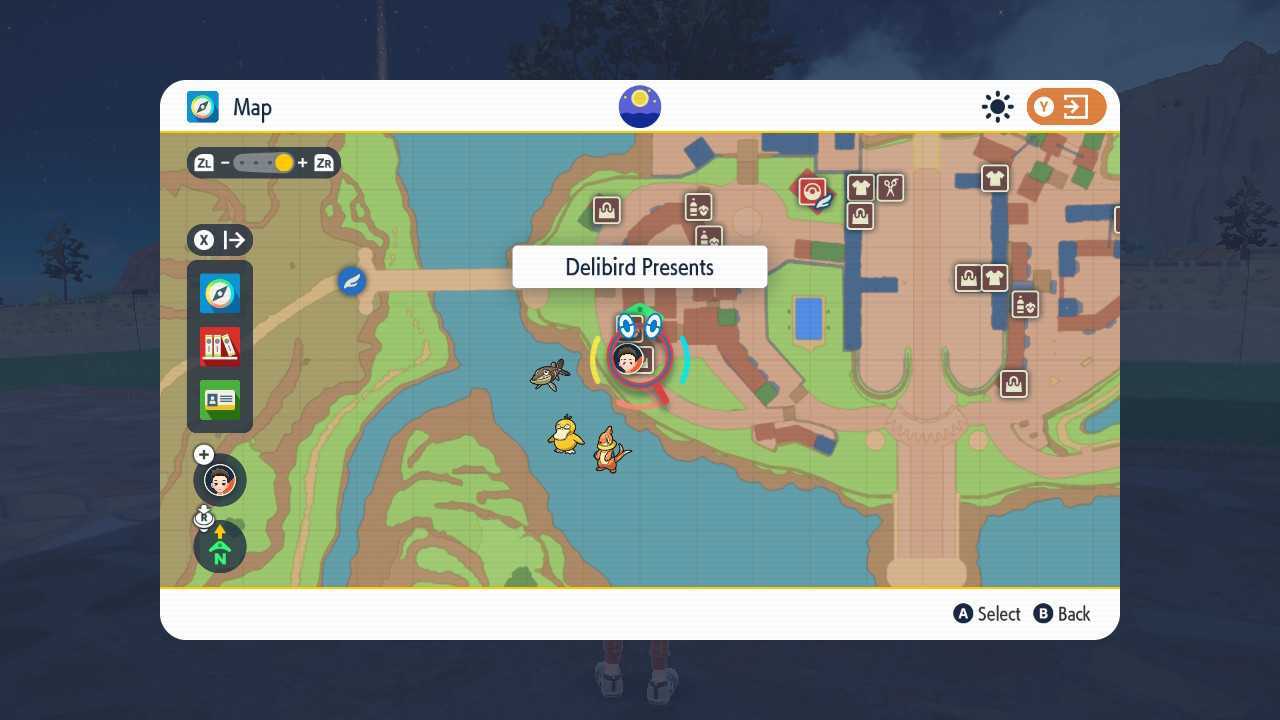This screenshot has width=1280, height=720.
Task: Click the Psyduck roaming on the map
Action: (566, 437)
